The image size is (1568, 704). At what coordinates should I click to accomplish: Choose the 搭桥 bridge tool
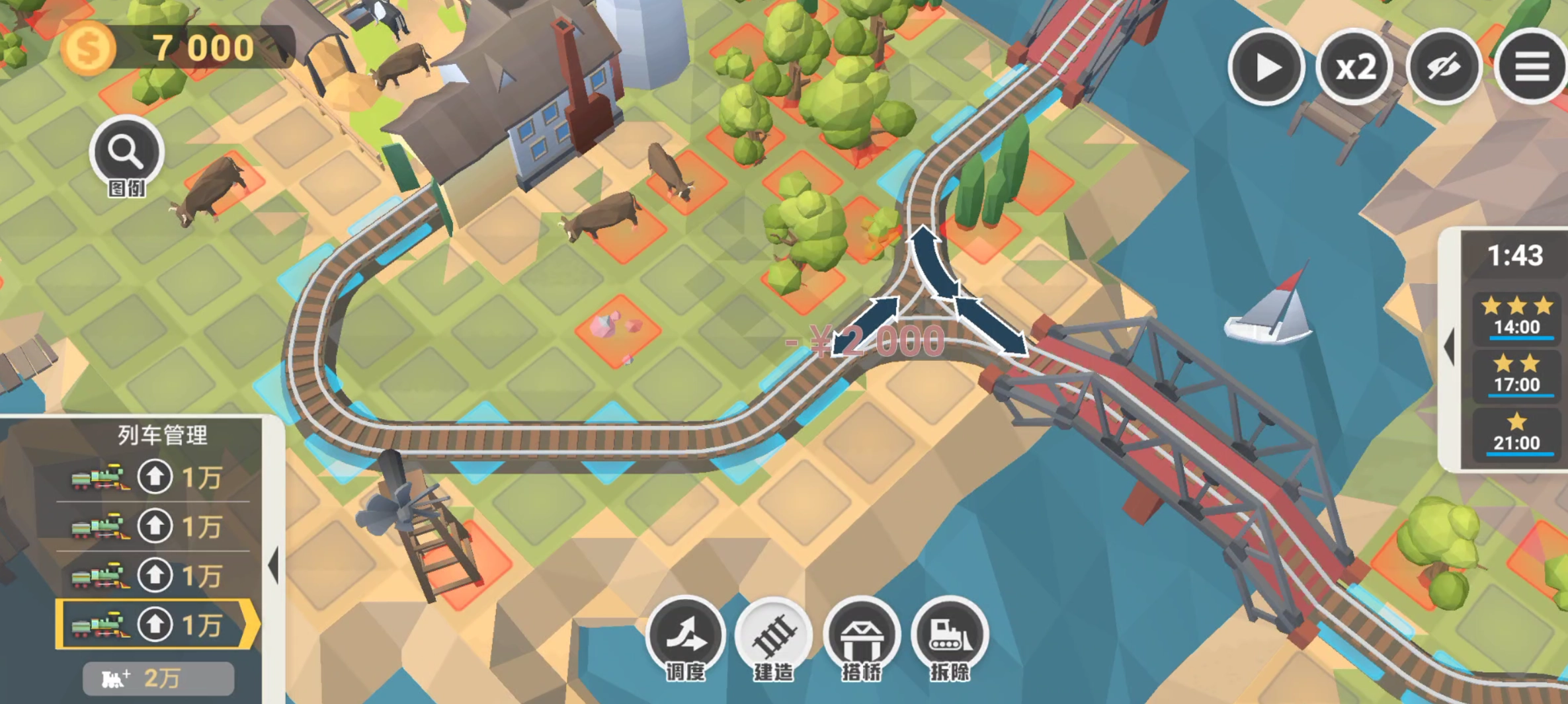coord(862,636)
